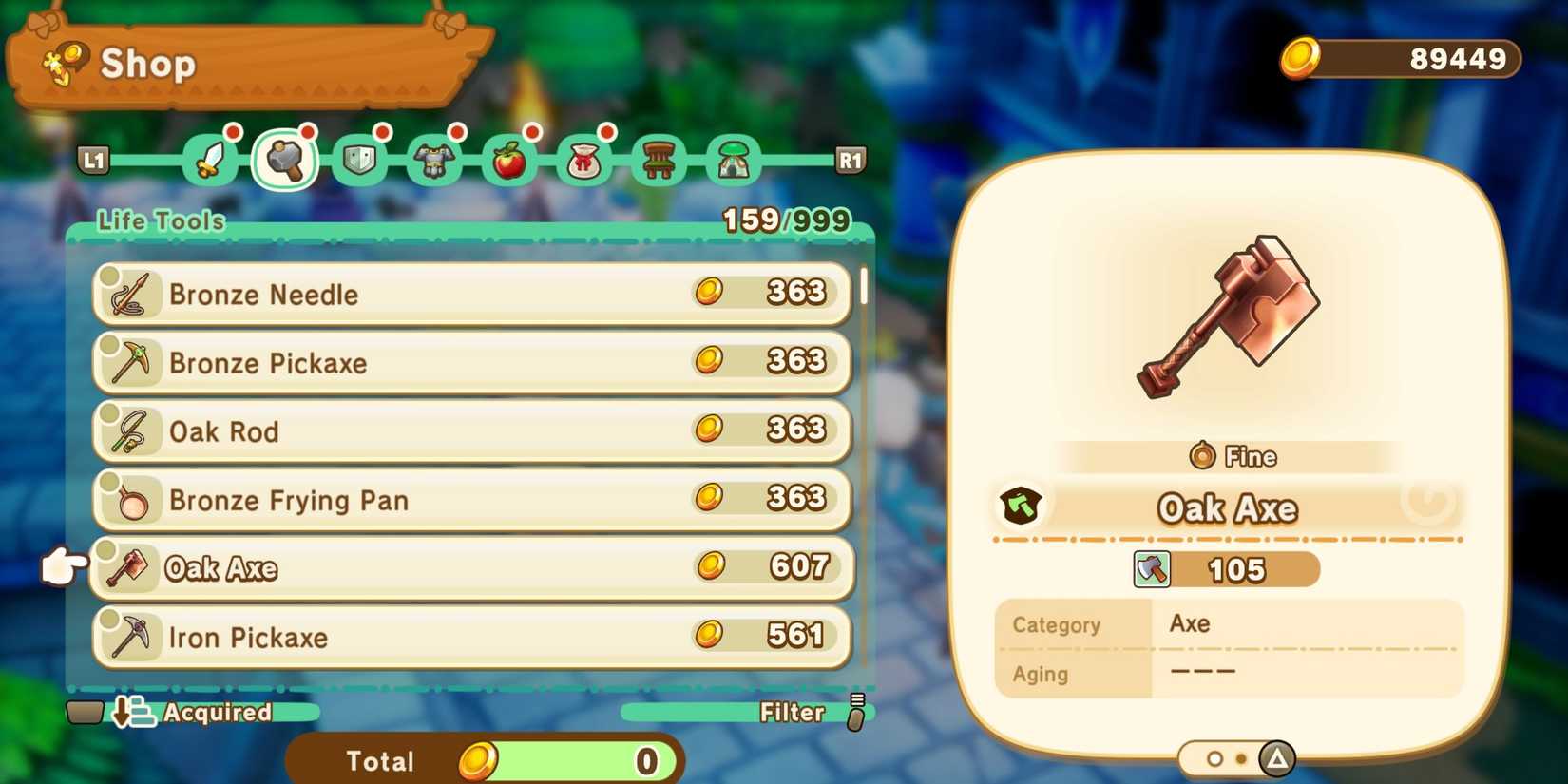Click the axe skill icon beside the 105 value
Viewport: 1568px width, 784px height.
(1153, 569)
